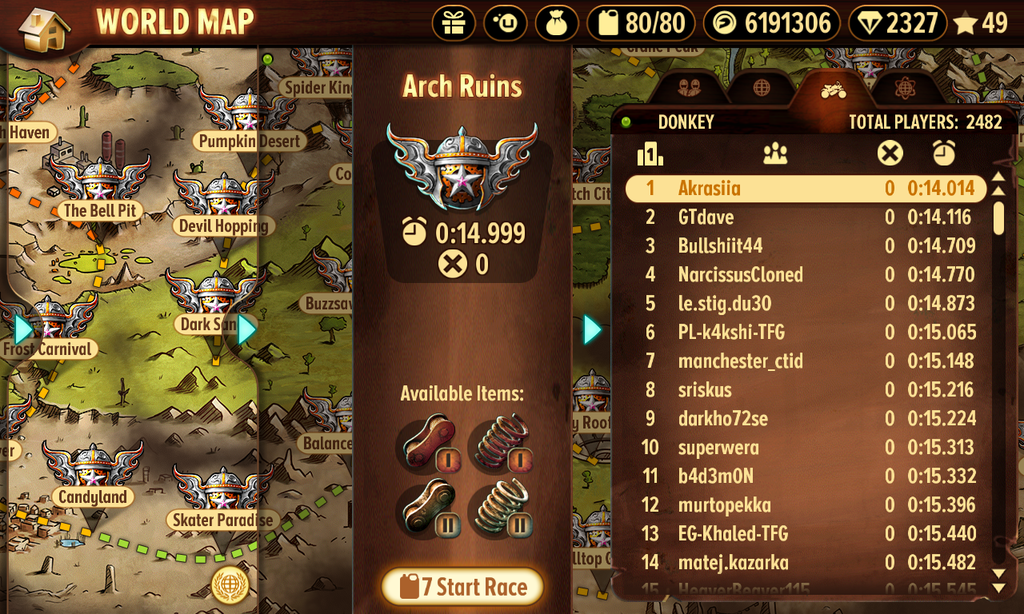Click the globe button on the map

pos(230,585)
